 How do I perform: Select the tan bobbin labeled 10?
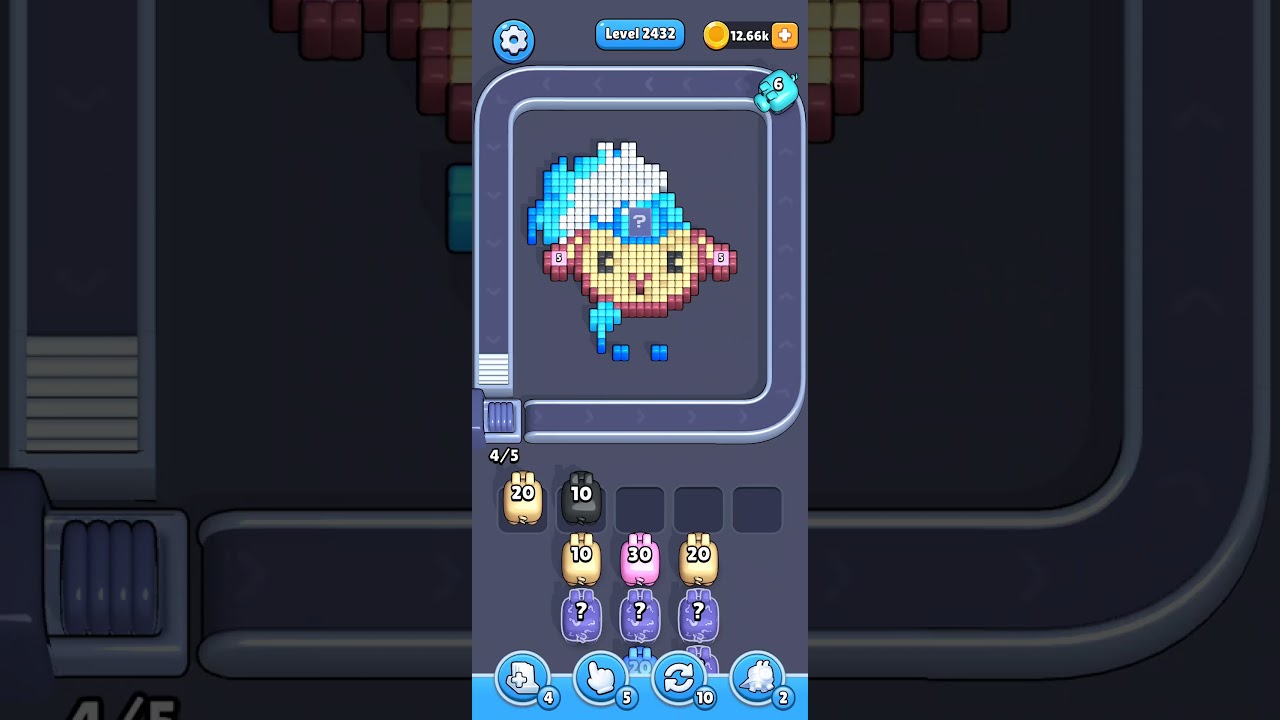pyautogui.click(x=580, y=558)
